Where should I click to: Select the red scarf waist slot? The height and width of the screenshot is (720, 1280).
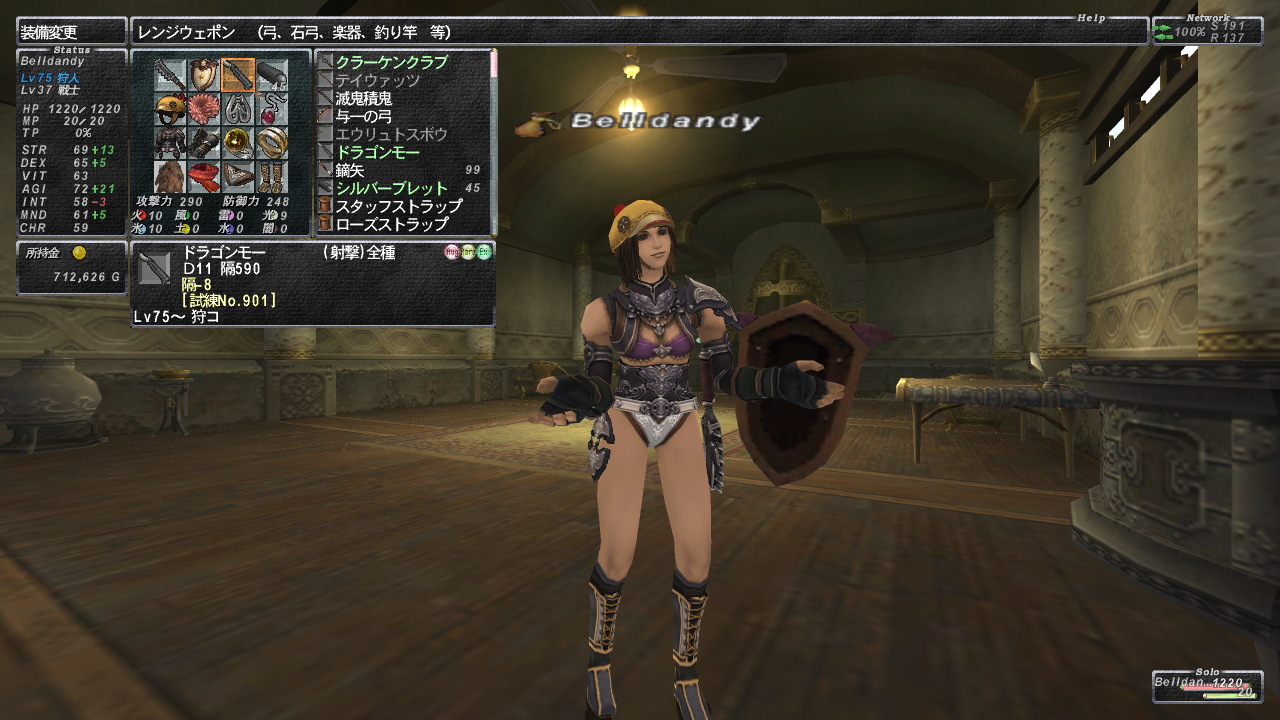pos(204,176)
